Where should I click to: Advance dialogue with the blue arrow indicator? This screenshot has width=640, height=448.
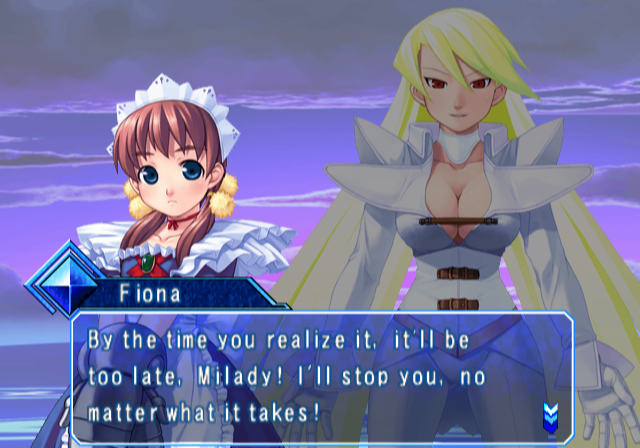pyautogui.click(x=549, y=412)
